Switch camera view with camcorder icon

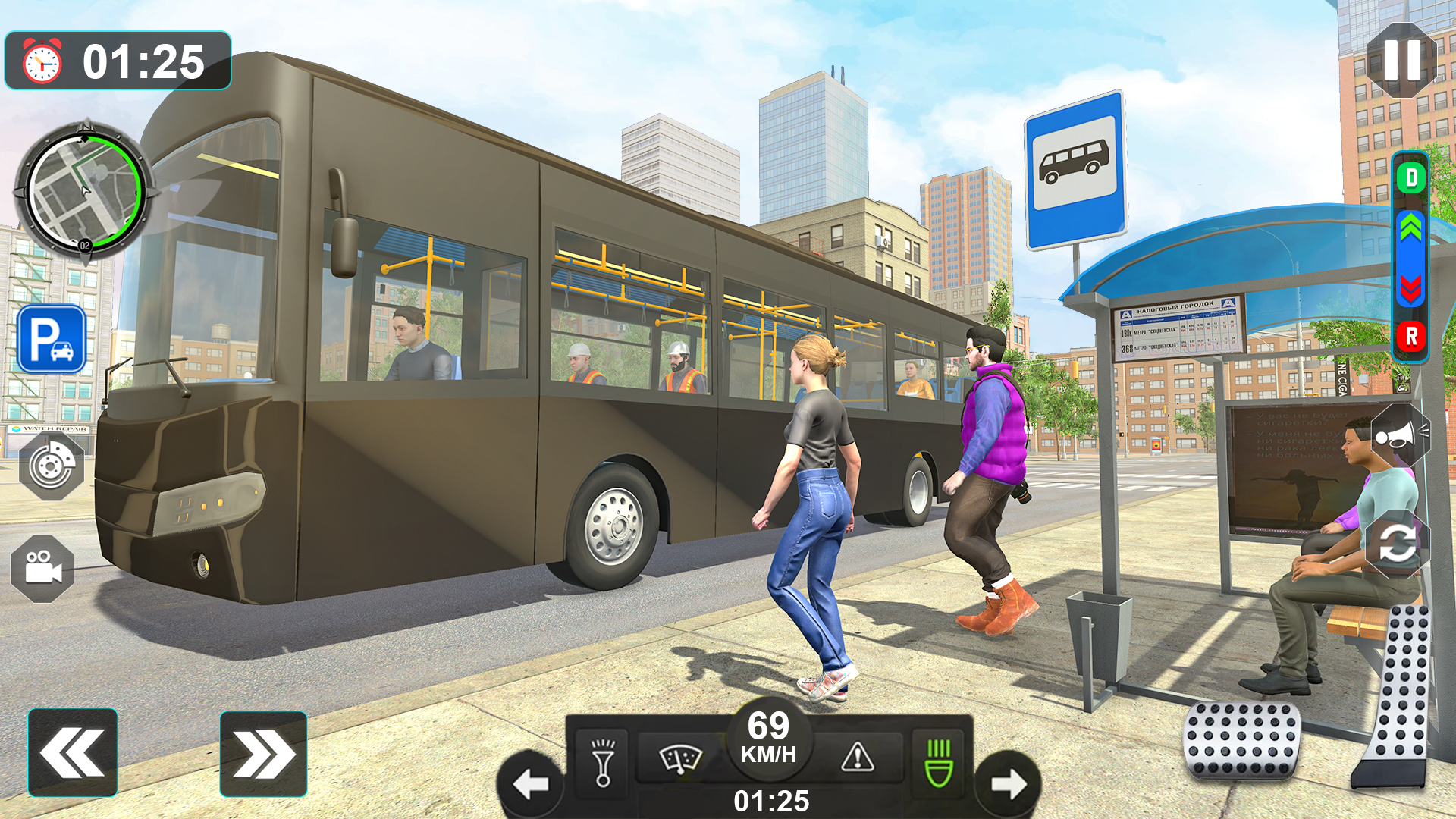(42, 568)
